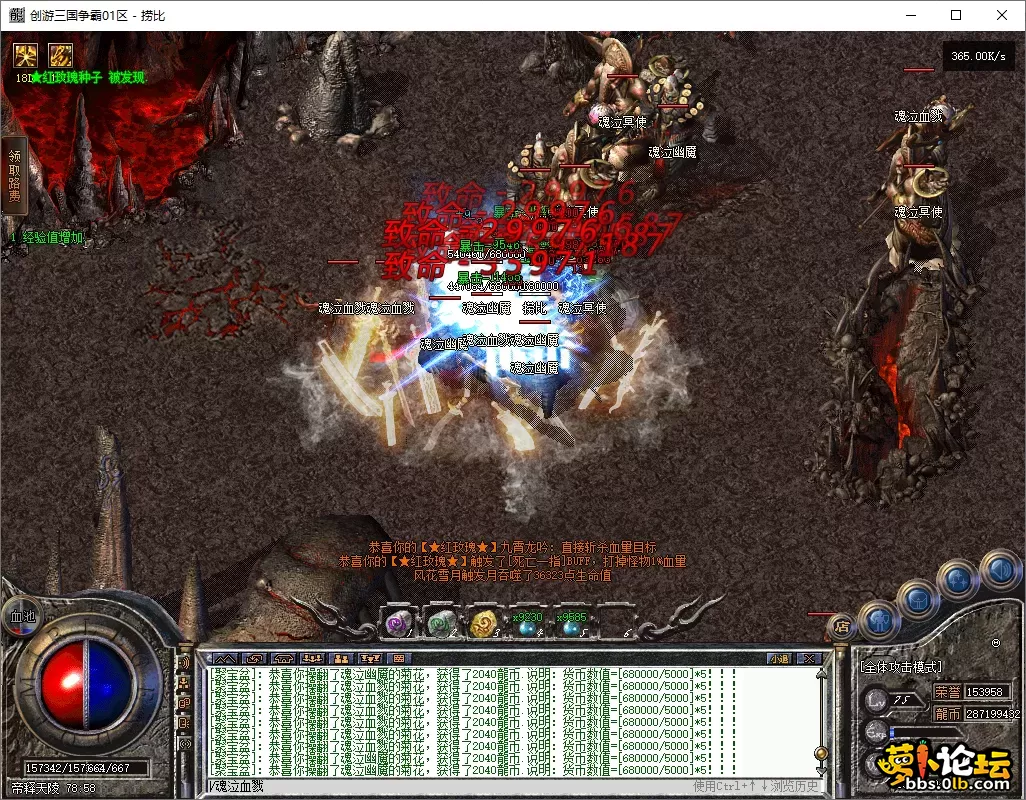This screenshot has height=800, width=1026.
Task: Open the 血池 blood pool button
Action: (22, 616)
